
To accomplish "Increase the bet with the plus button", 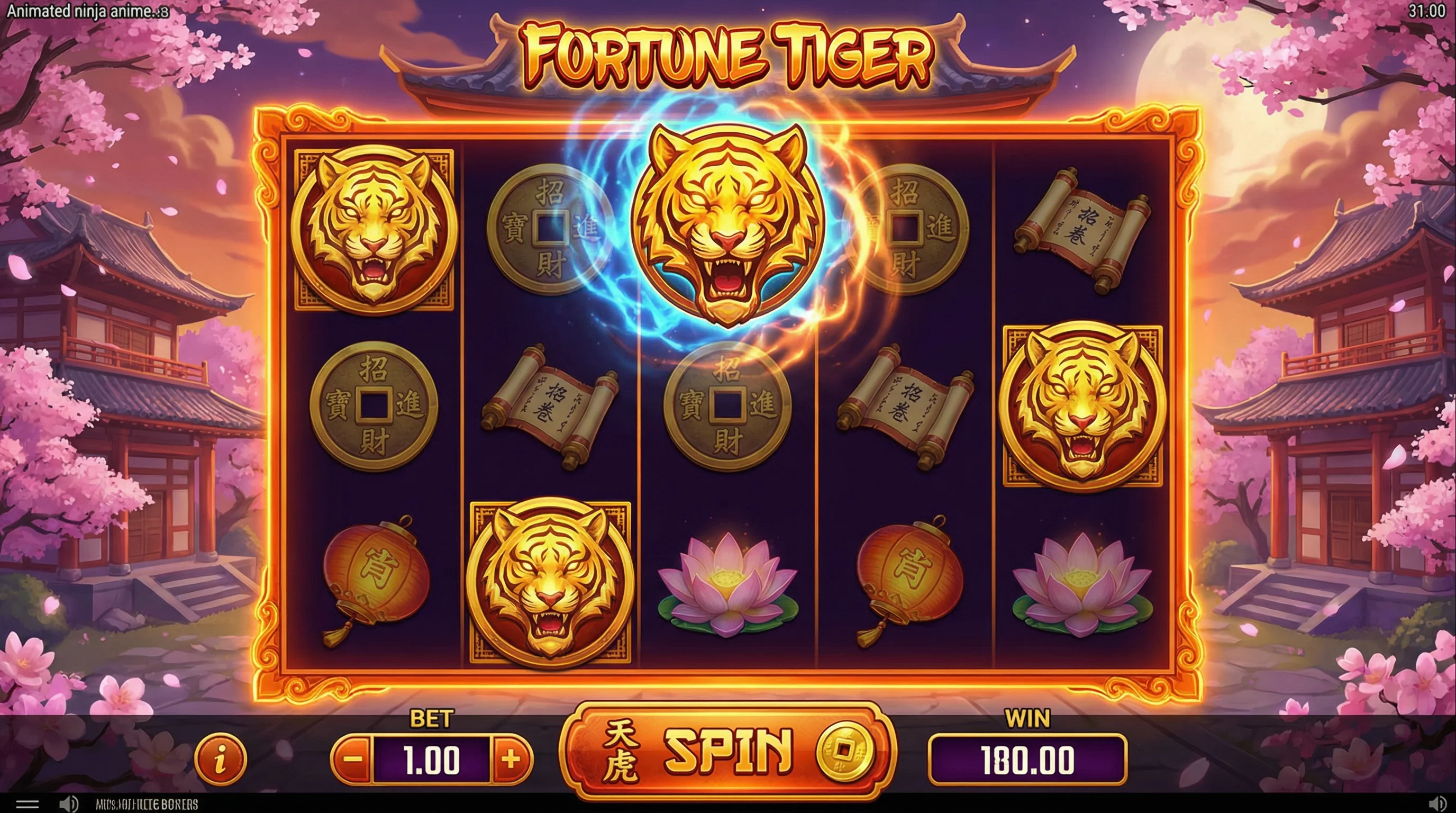I will [513, 761].
